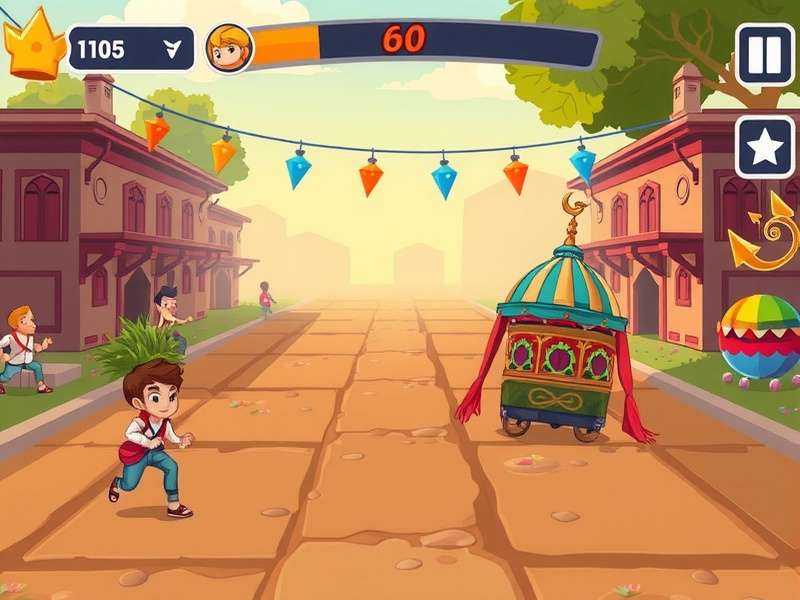Select the player avatar portrait
800x600 pixels.
point(229,47)
